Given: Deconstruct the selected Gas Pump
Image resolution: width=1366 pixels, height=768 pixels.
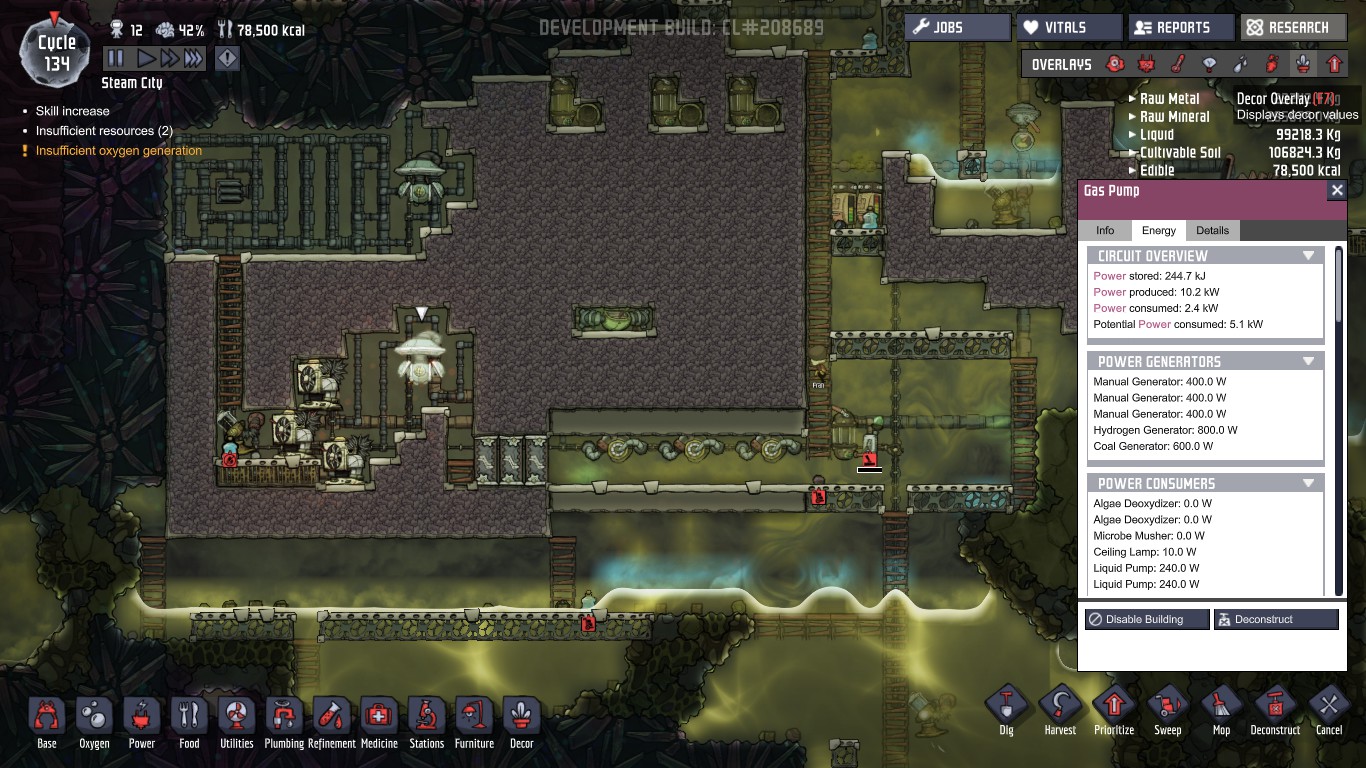Looking at the screenshot, I should (x=1275, y=620).
